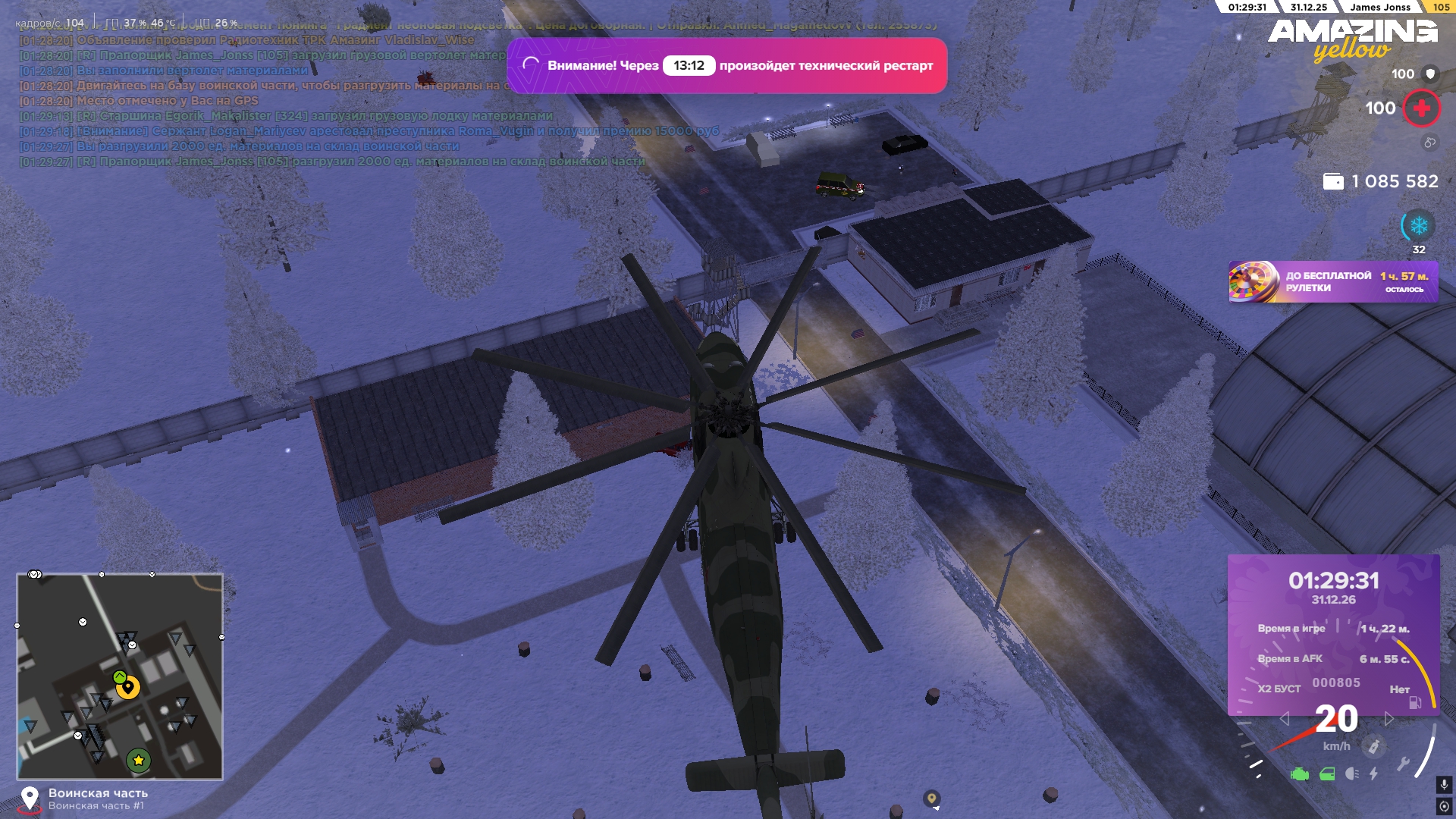Select the green star marker on minimap
Screen dimensions: 1456x819
click(x=138, y=760)
